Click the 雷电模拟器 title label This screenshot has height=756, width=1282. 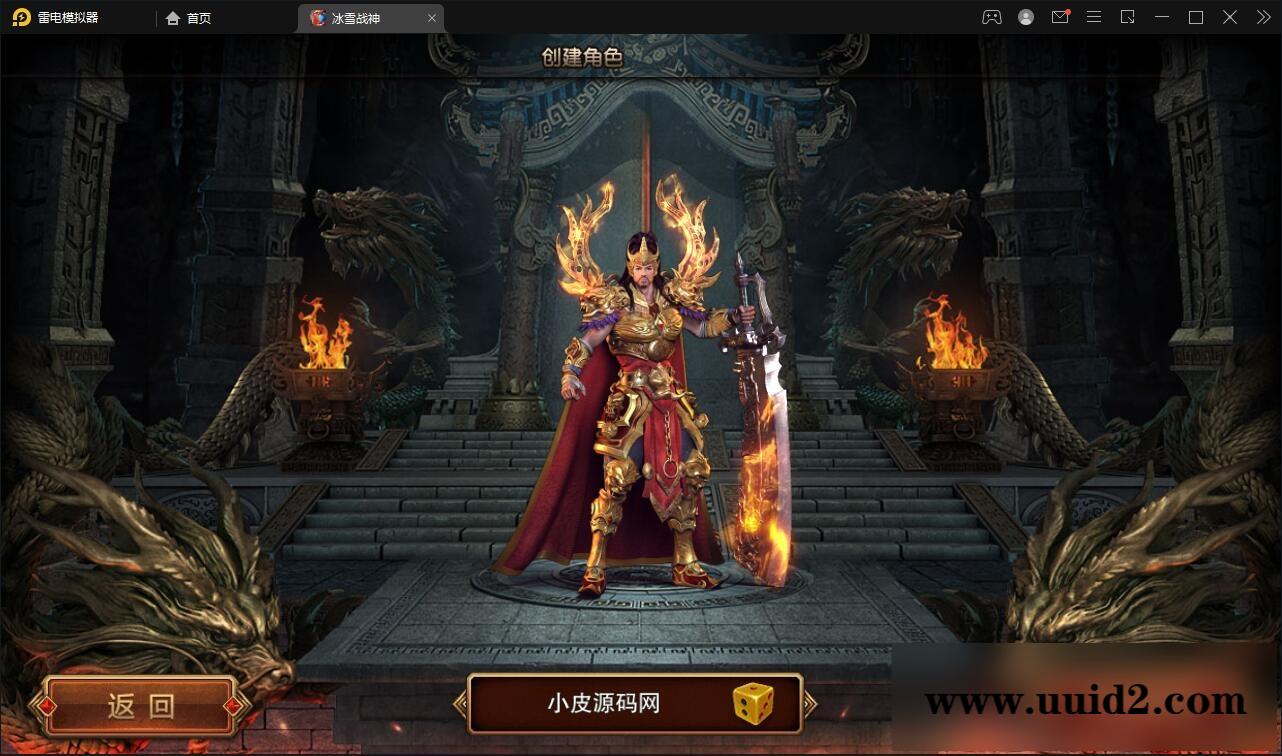tap(68, 17)
